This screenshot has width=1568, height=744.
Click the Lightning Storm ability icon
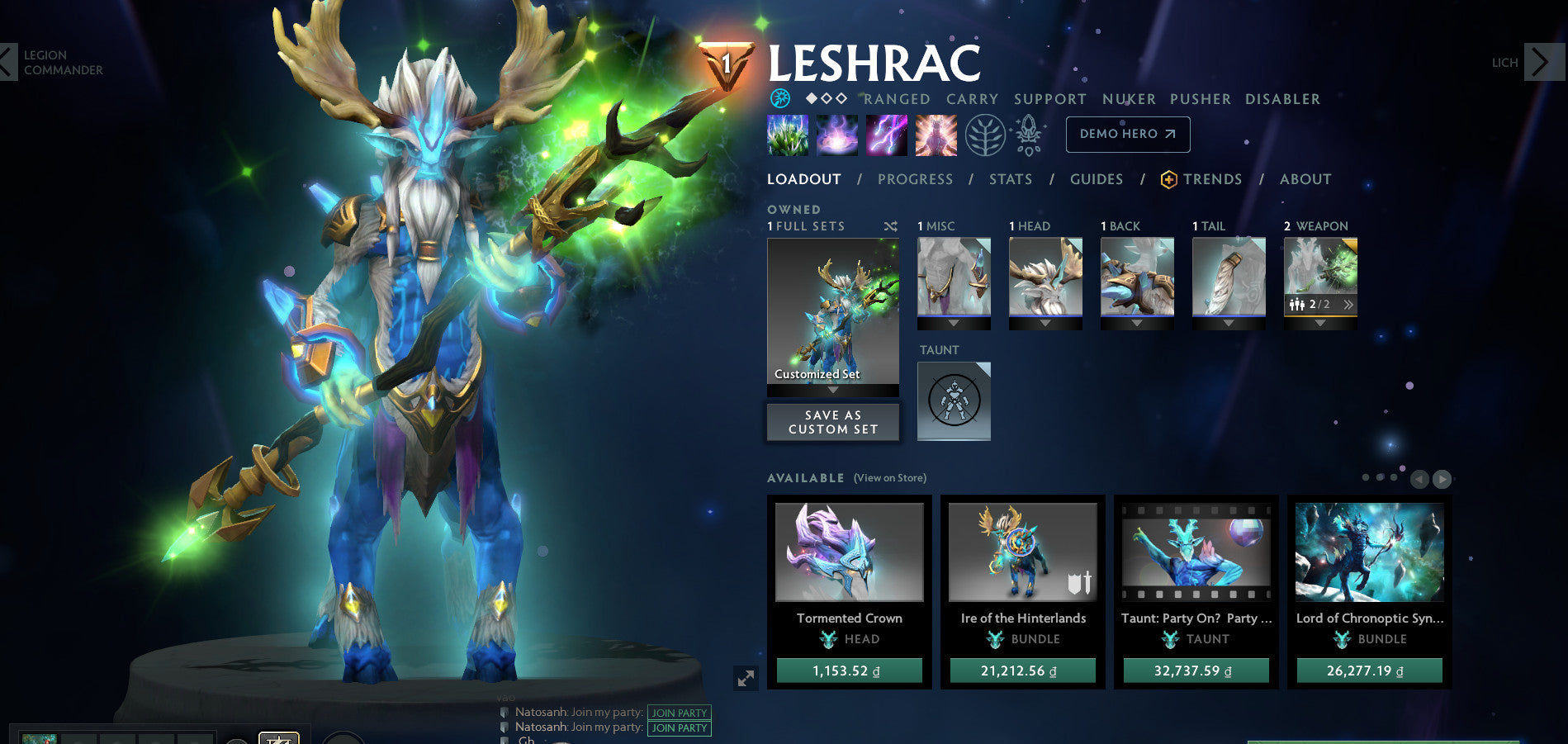(x=886, y=136)
